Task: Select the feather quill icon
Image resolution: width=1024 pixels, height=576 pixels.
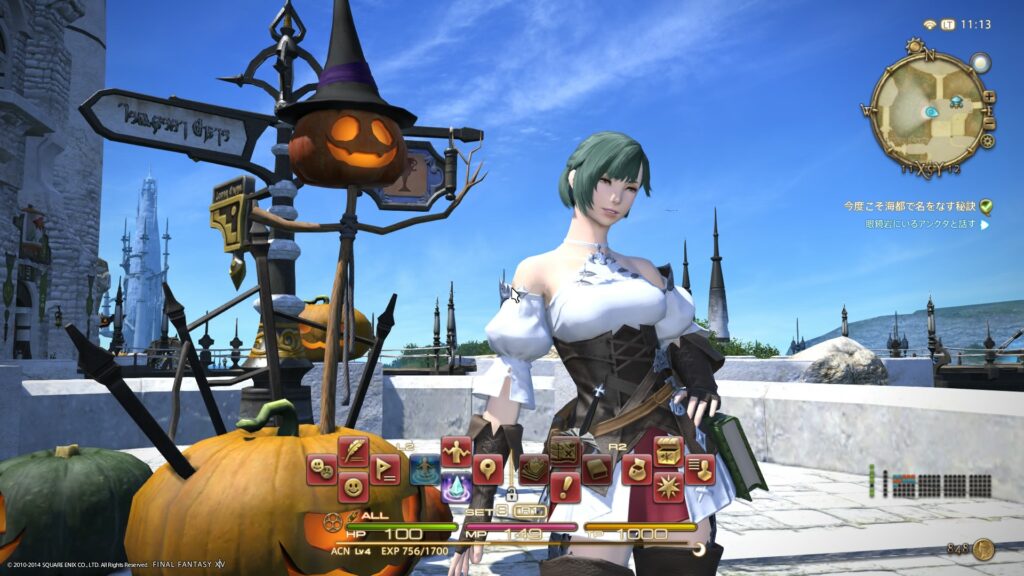Action: 353,451
